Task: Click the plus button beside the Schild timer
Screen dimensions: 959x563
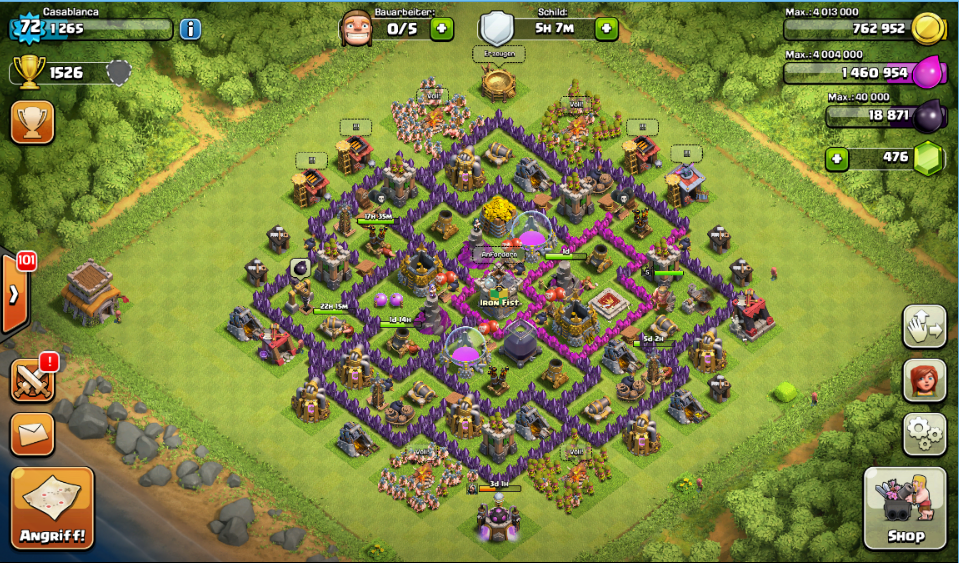Action: (606, 28)
